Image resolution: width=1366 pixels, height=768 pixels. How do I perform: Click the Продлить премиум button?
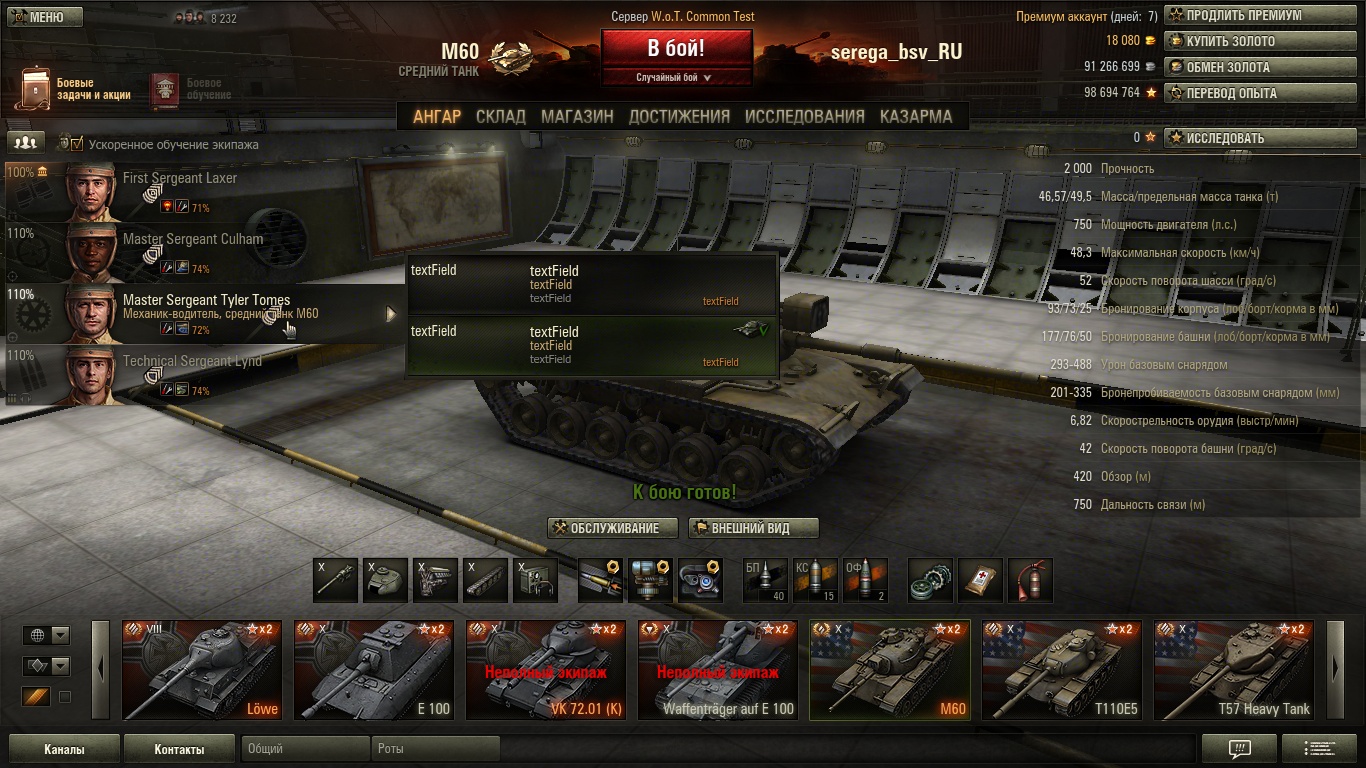pyautogui.click(x=1245, y=16)
